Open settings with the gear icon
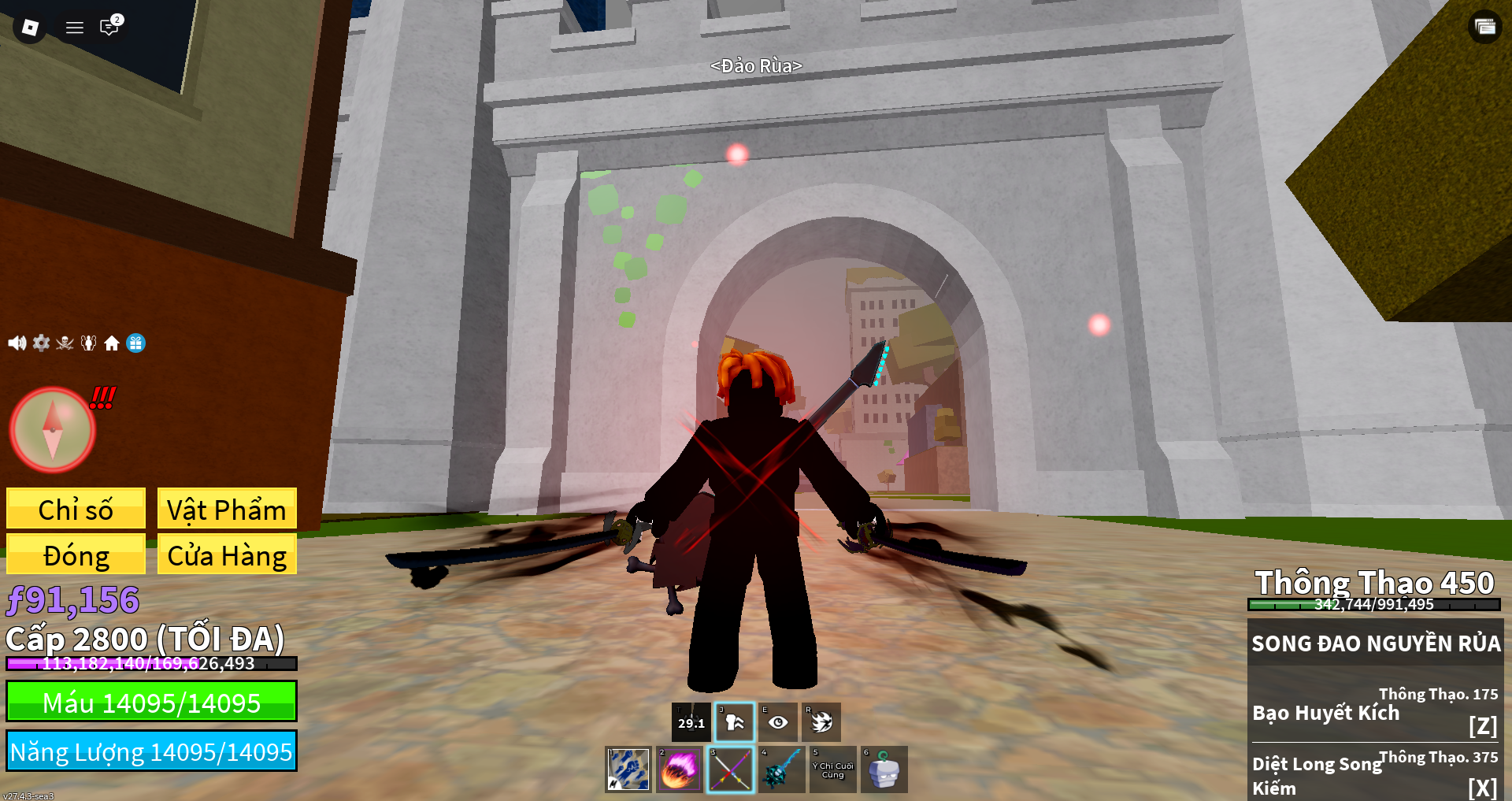The height and width of the screenshot is (801, 1512). coord(41,343)
